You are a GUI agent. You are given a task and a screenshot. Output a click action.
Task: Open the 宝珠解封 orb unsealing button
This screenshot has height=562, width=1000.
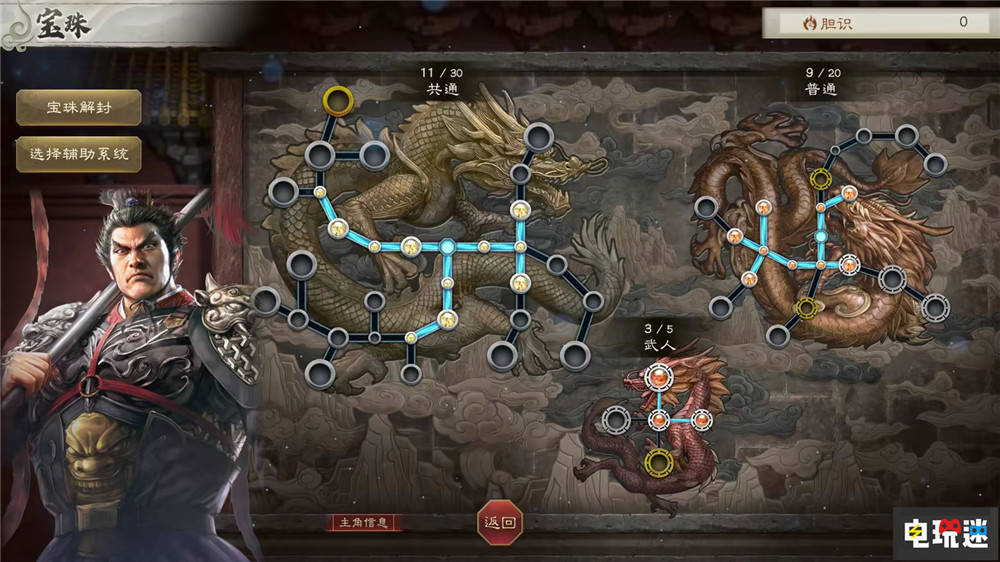[x=79, y=108]
